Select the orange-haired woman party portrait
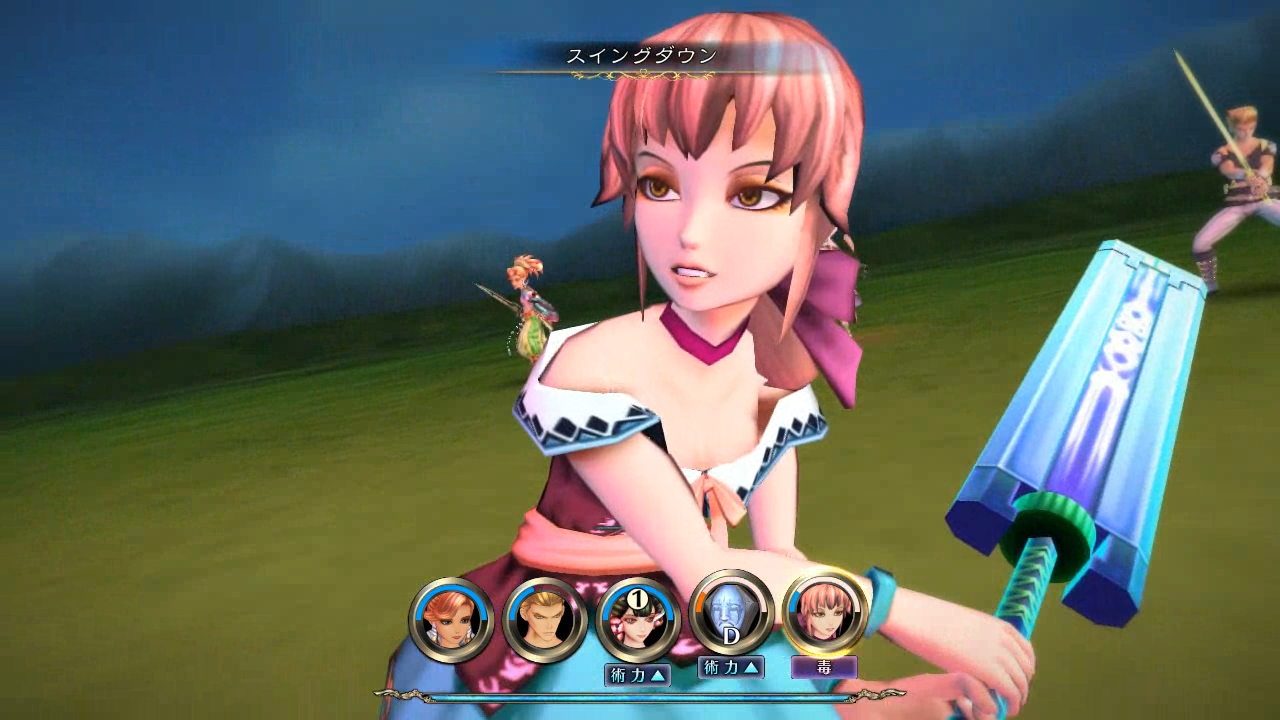This screenshot has width=1280, height=720. 451,620
